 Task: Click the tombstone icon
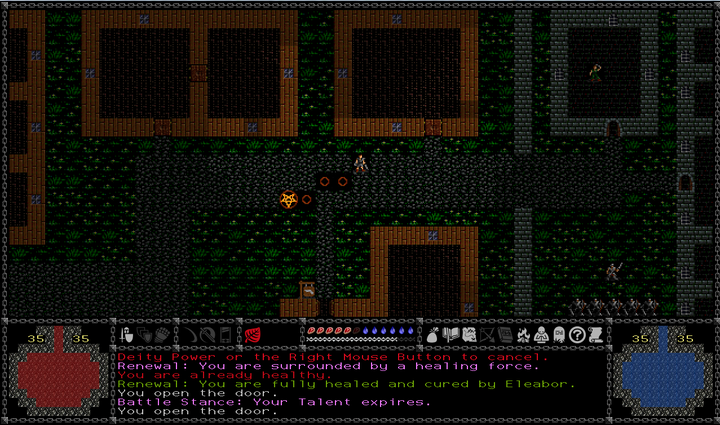[559, 334]
